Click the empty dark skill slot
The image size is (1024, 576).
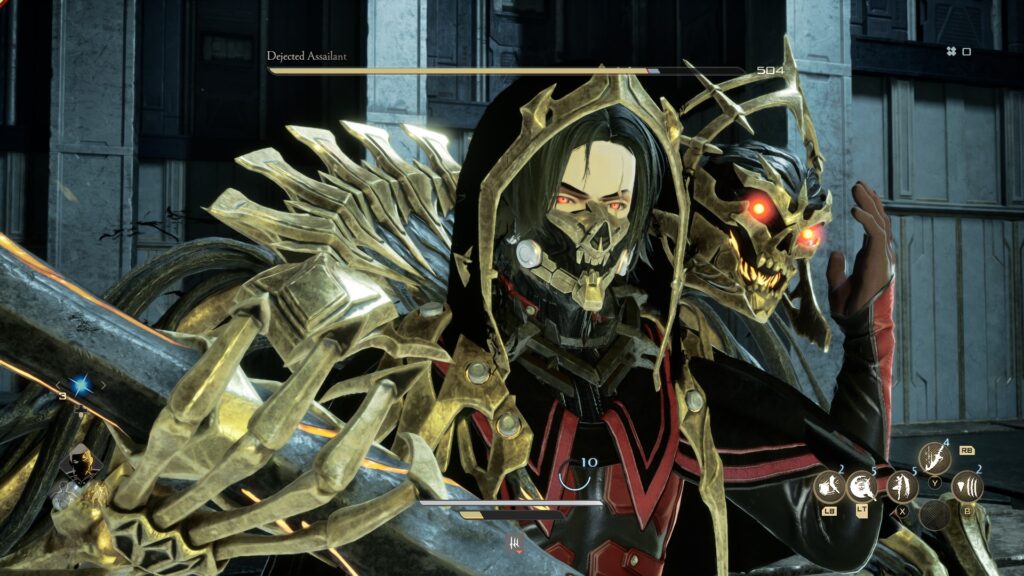(x=935, y=515)
